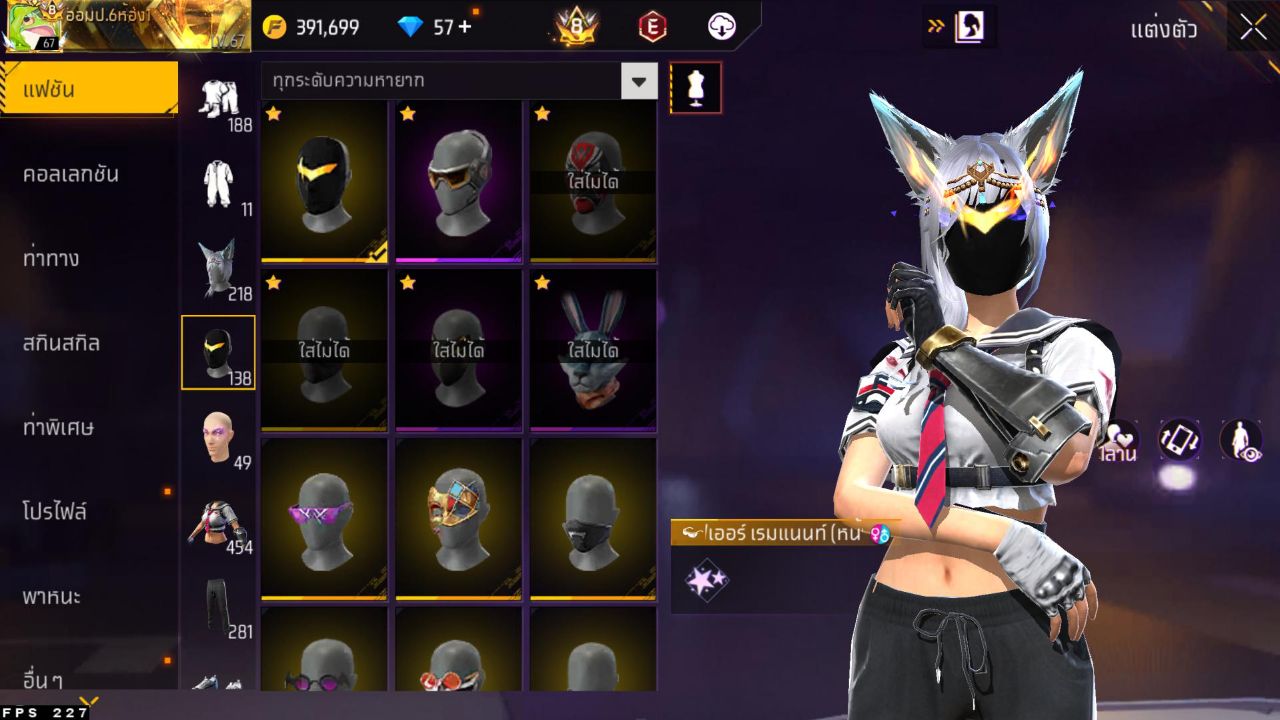
Task: Open the mannequin outfit preview icon
Action: 696,88
